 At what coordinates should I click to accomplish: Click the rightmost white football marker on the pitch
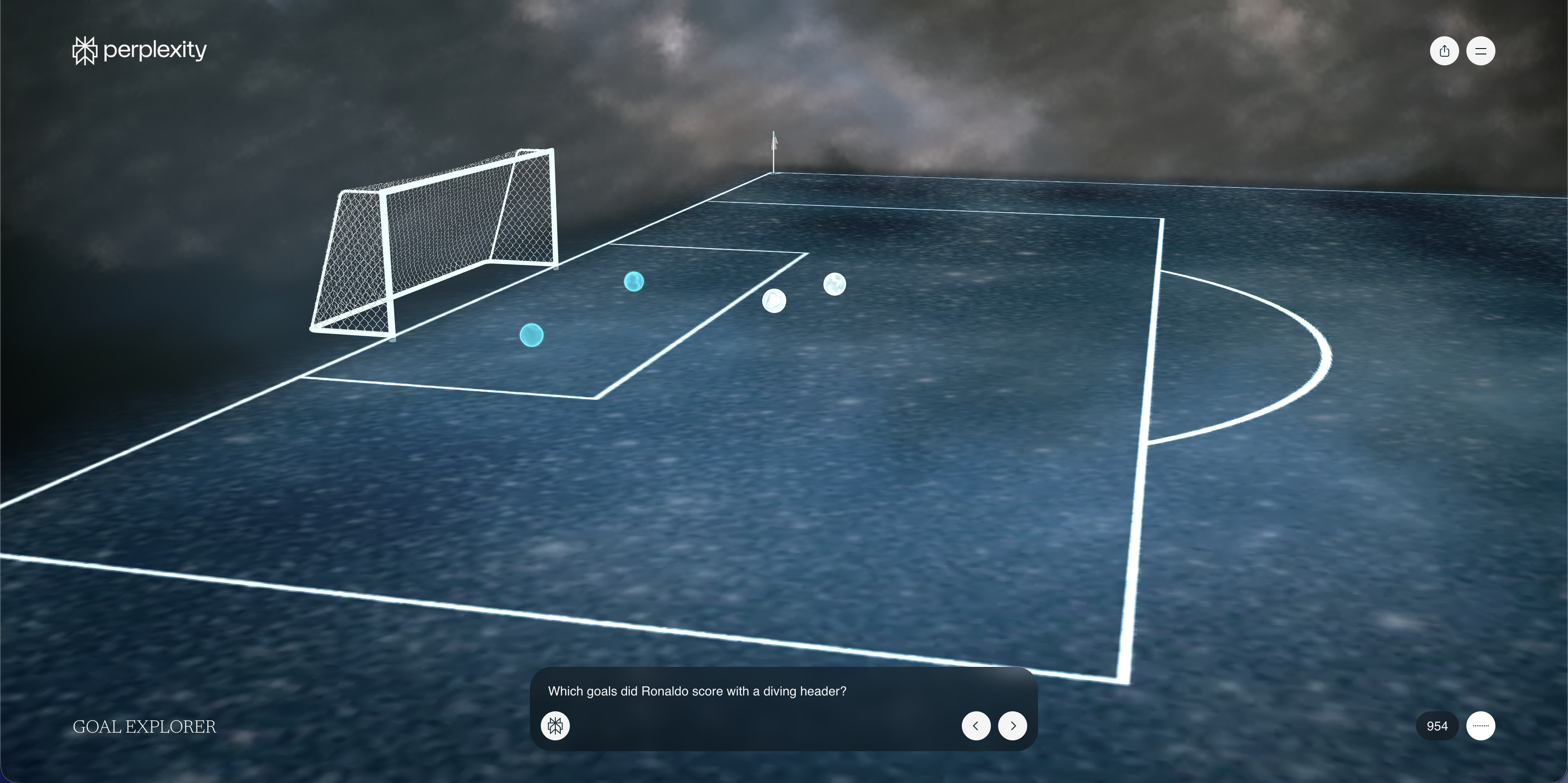(834, 284)
